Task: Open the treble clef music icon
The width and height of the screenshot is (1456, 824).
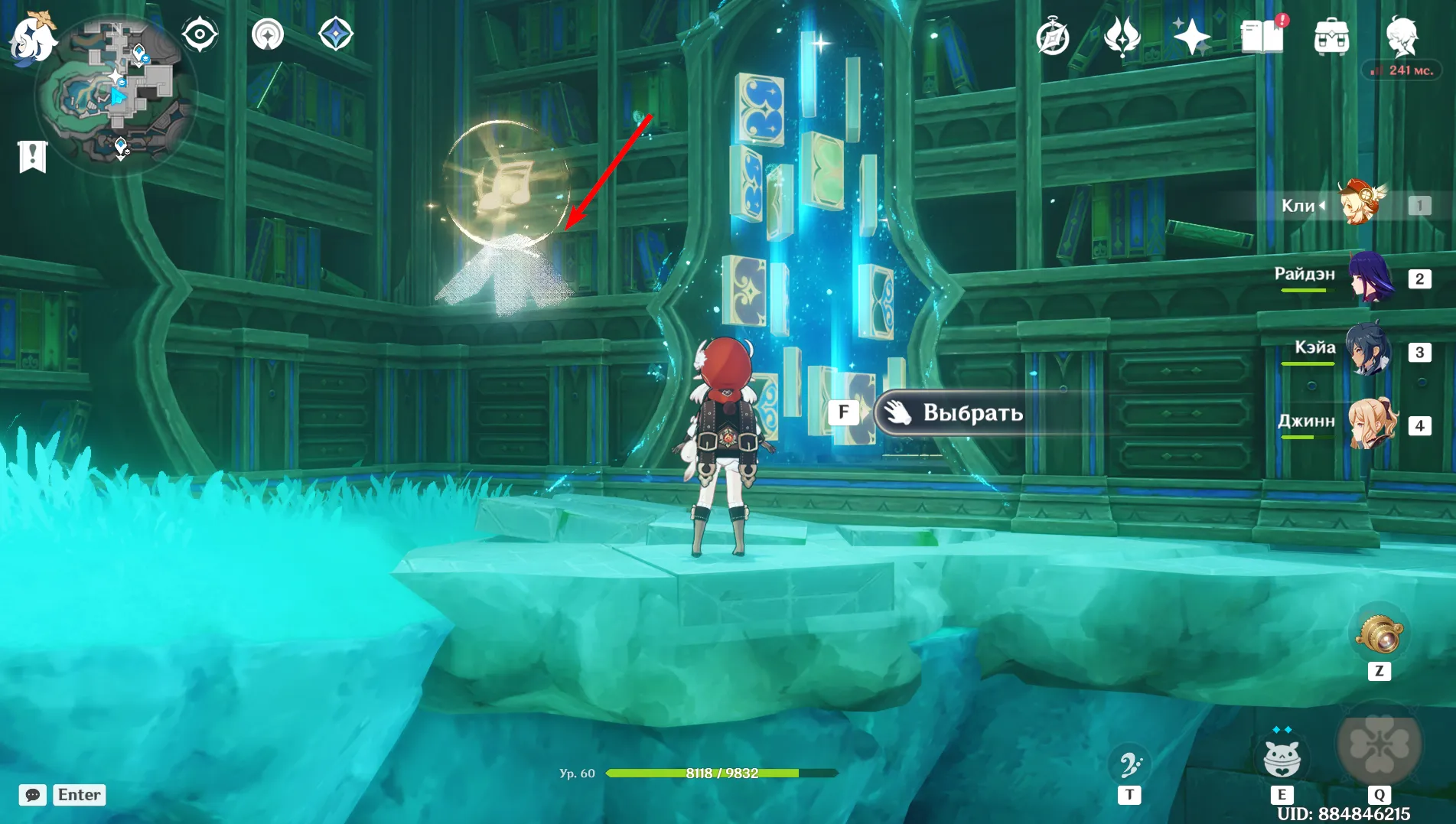Action: (1129, 765)
